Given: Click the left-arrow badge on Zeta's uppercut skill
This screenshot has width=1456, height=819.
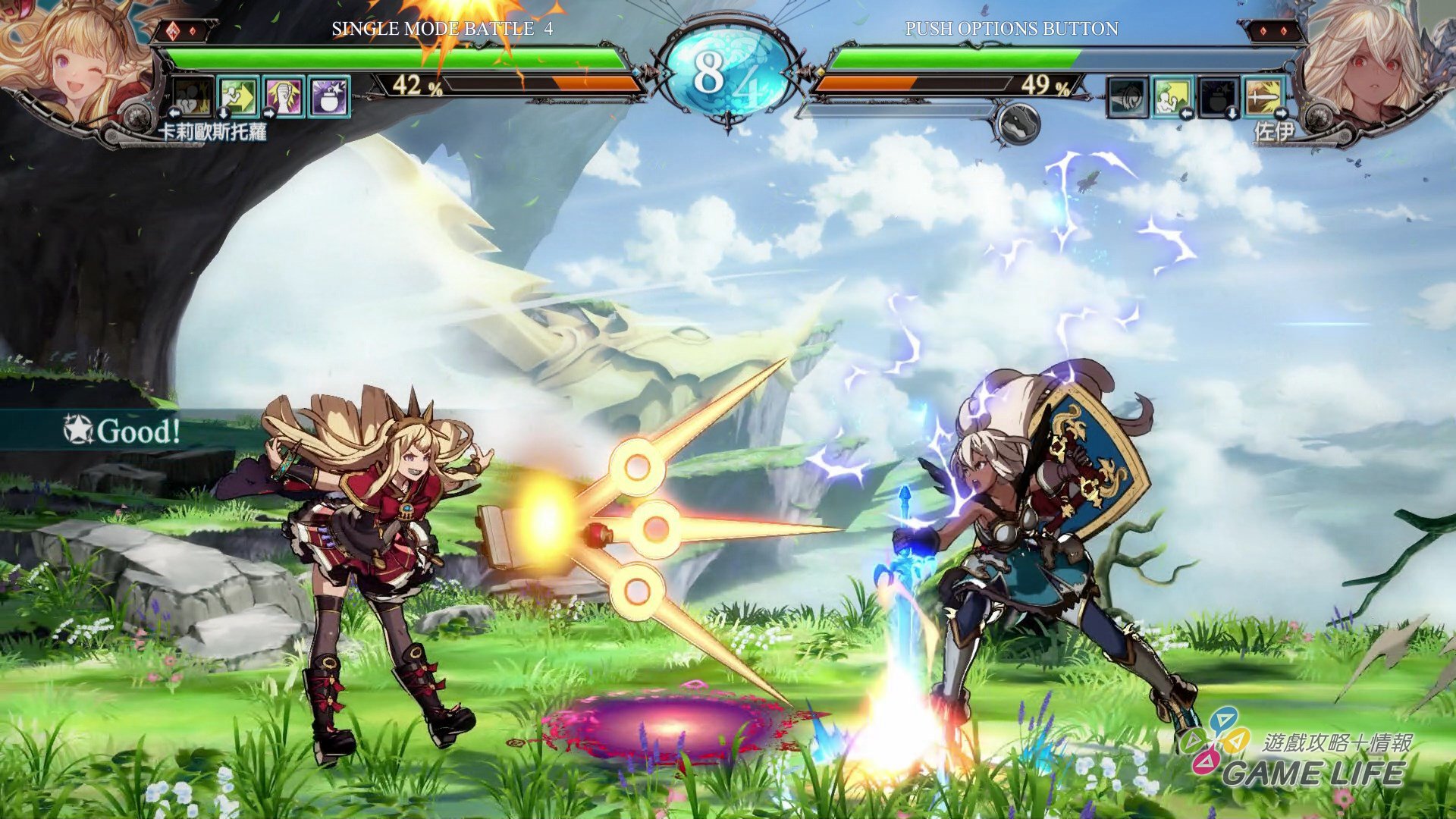Looking at the screenshot, I should tap(1187, 114).
